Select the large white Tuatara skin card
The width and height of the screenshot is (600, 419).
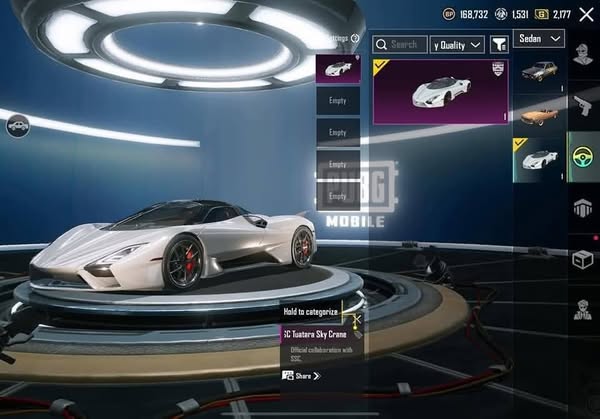[441, 91]
